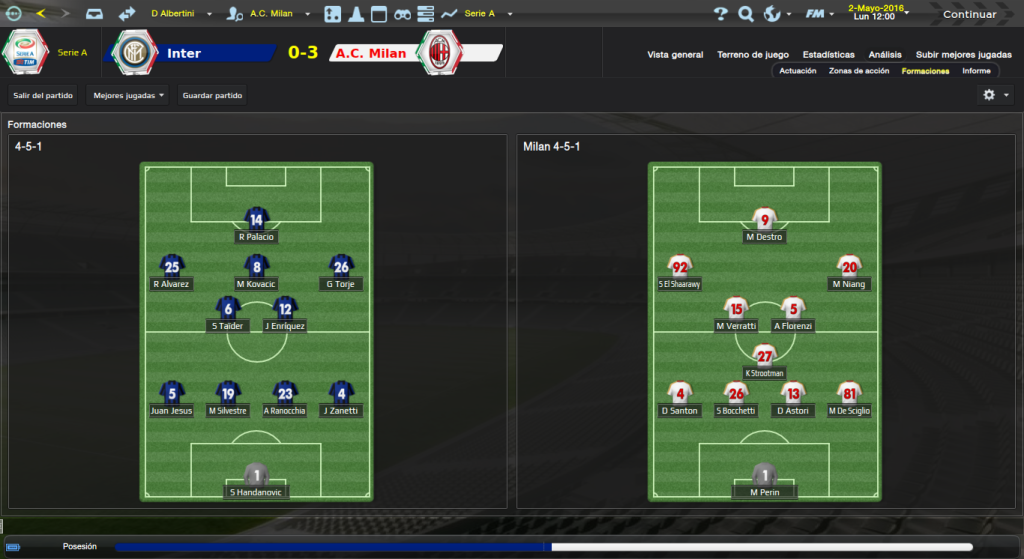This screenshot has width=1024, height=559.
Task: Open the magnifying glass search
Action: pos(746,14)
